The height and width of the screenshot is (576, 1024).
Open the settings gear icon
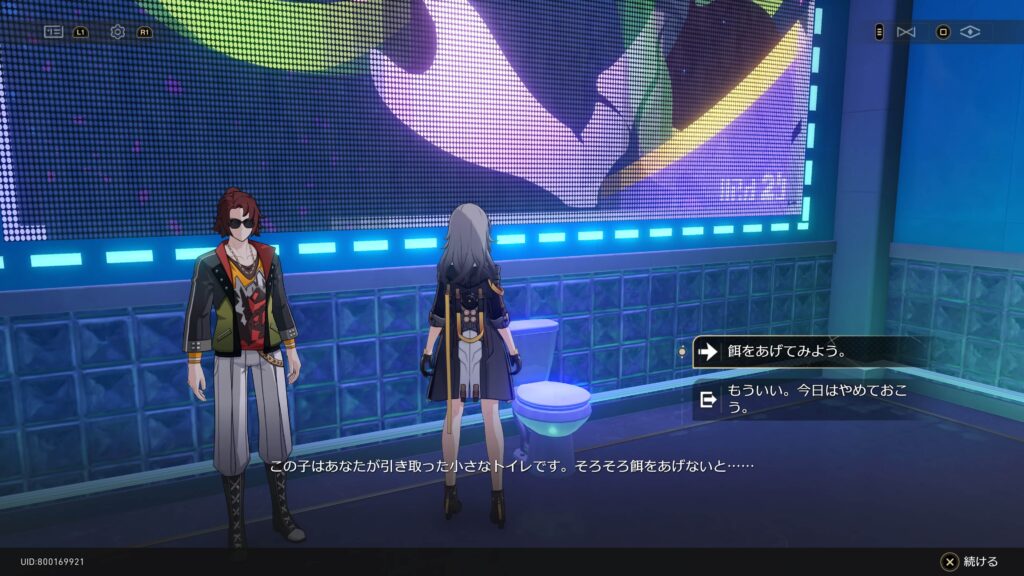[118, 32]
